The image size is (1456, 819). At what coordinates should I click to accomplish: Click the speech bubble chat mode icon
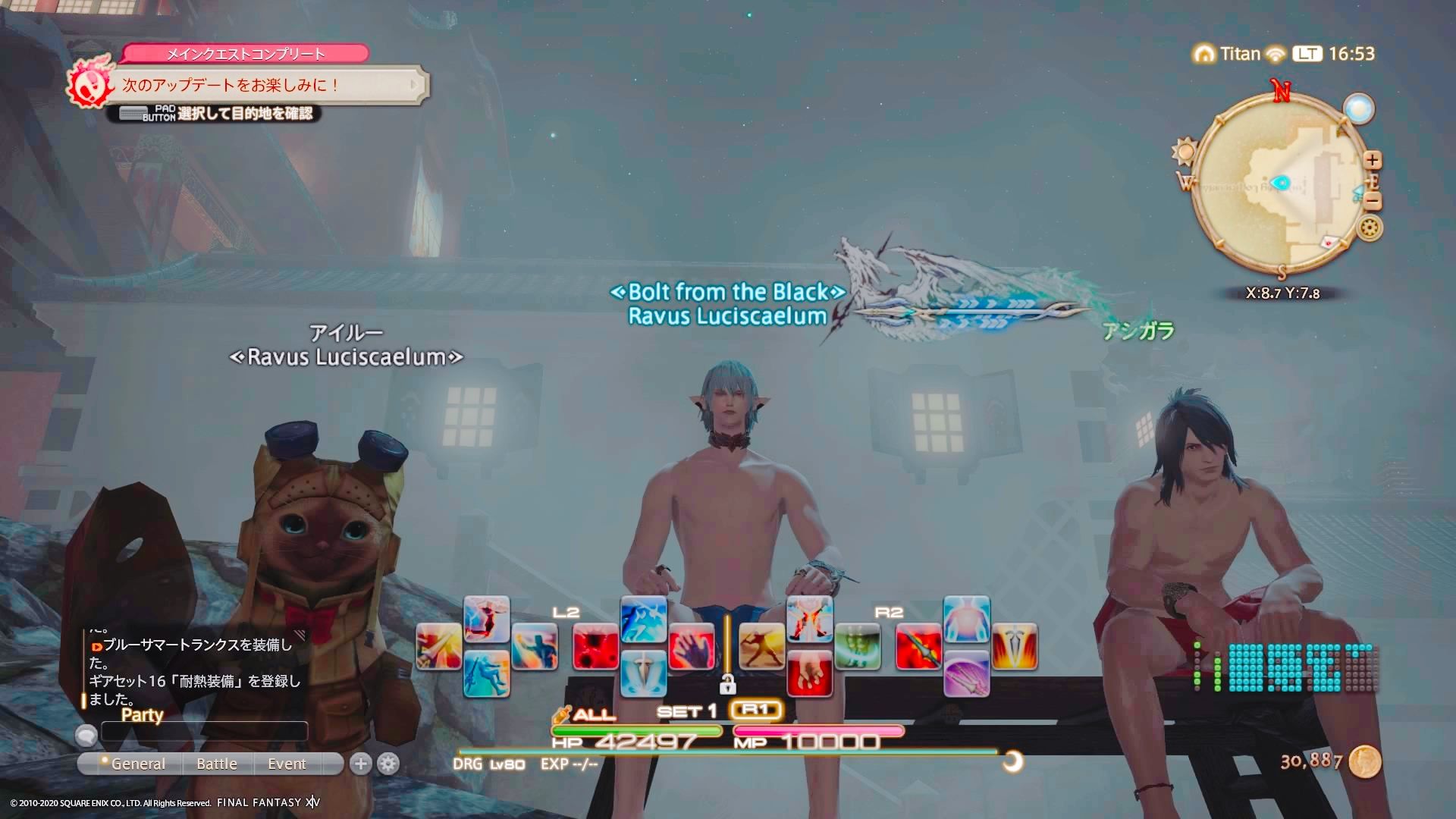[86, 734]
